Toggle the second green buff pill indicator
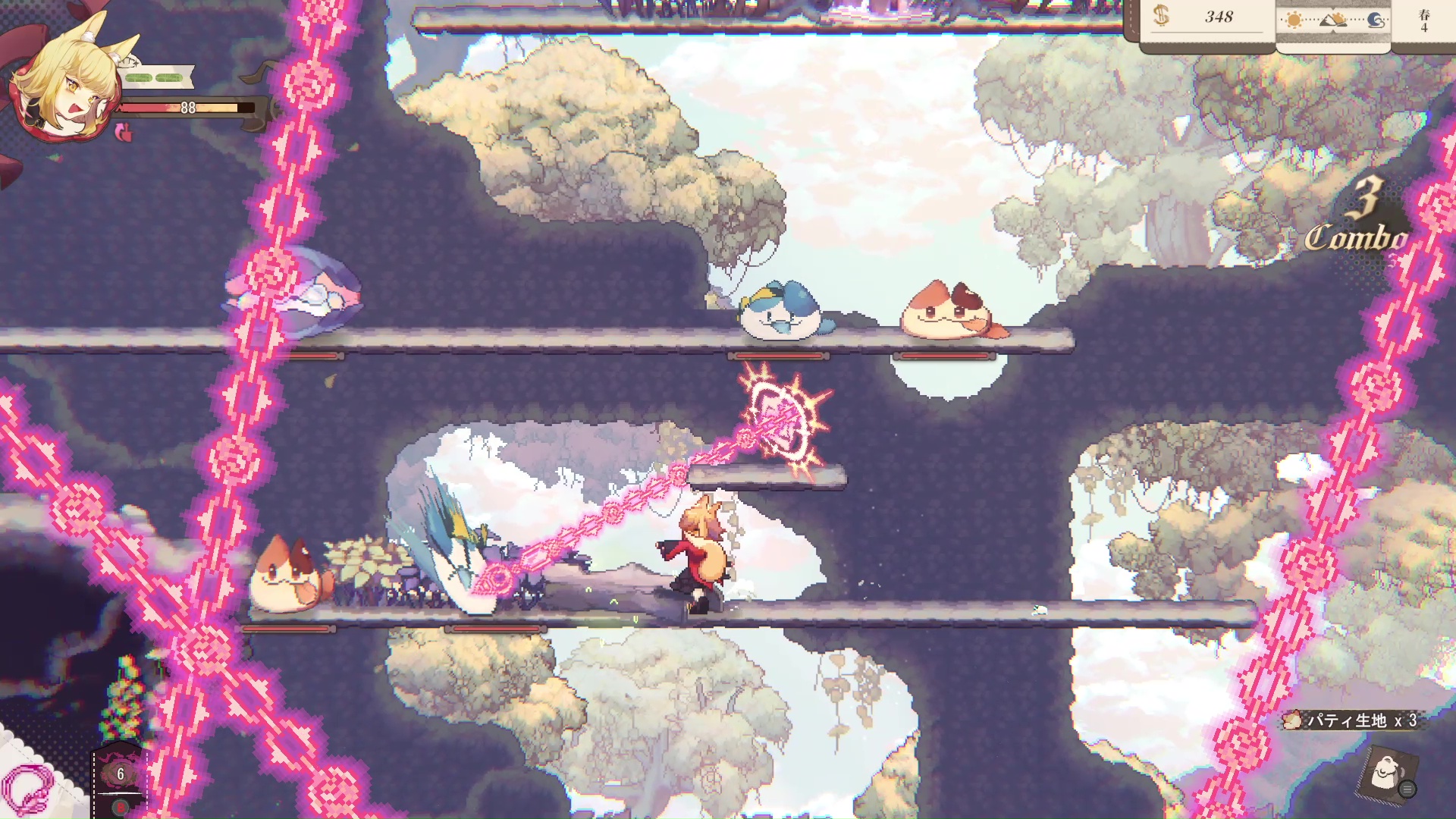1456x819 pixels. pos(168,77)
